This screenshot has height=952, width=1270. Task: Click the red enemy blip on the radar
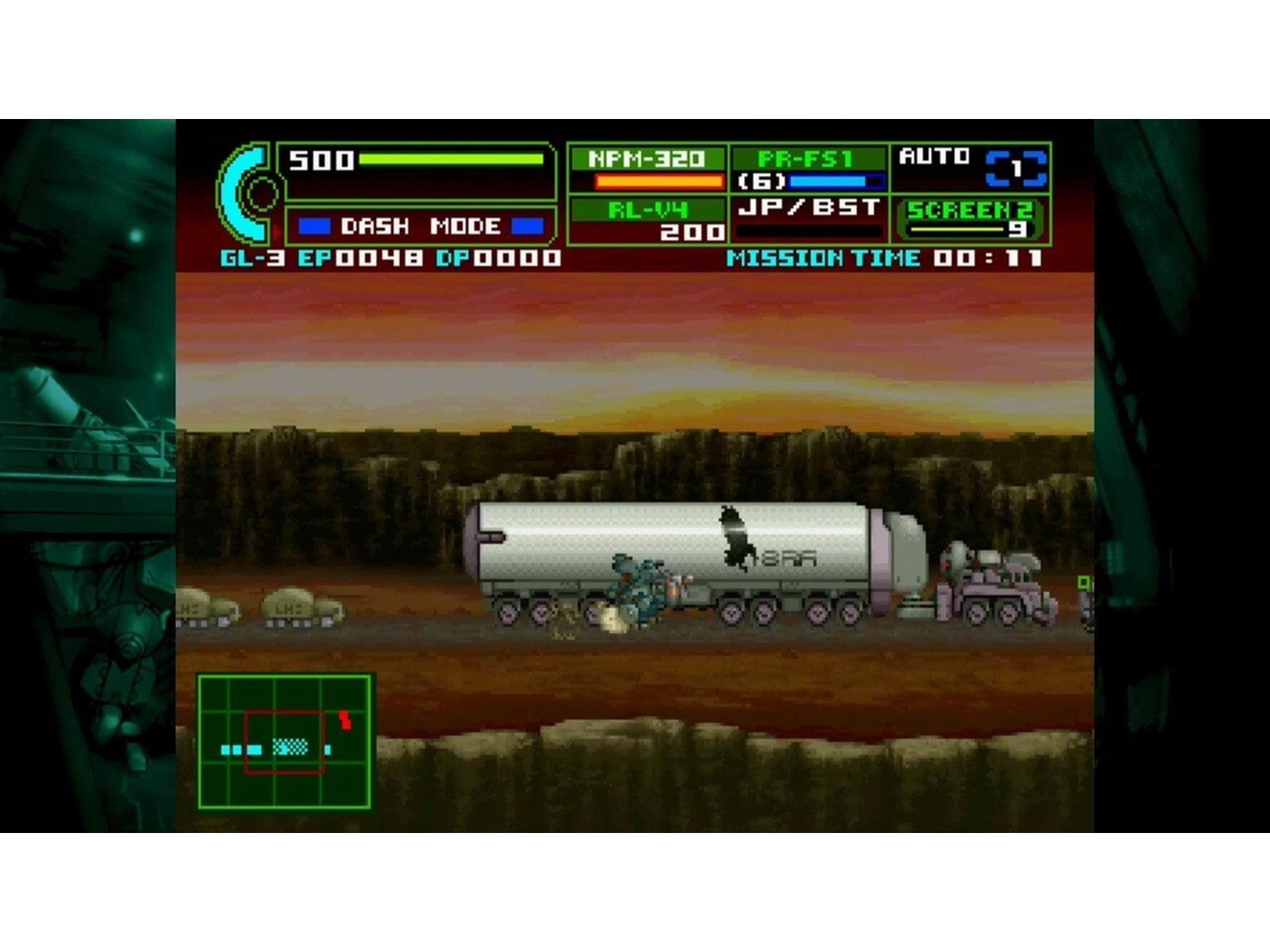coord(344,718)
